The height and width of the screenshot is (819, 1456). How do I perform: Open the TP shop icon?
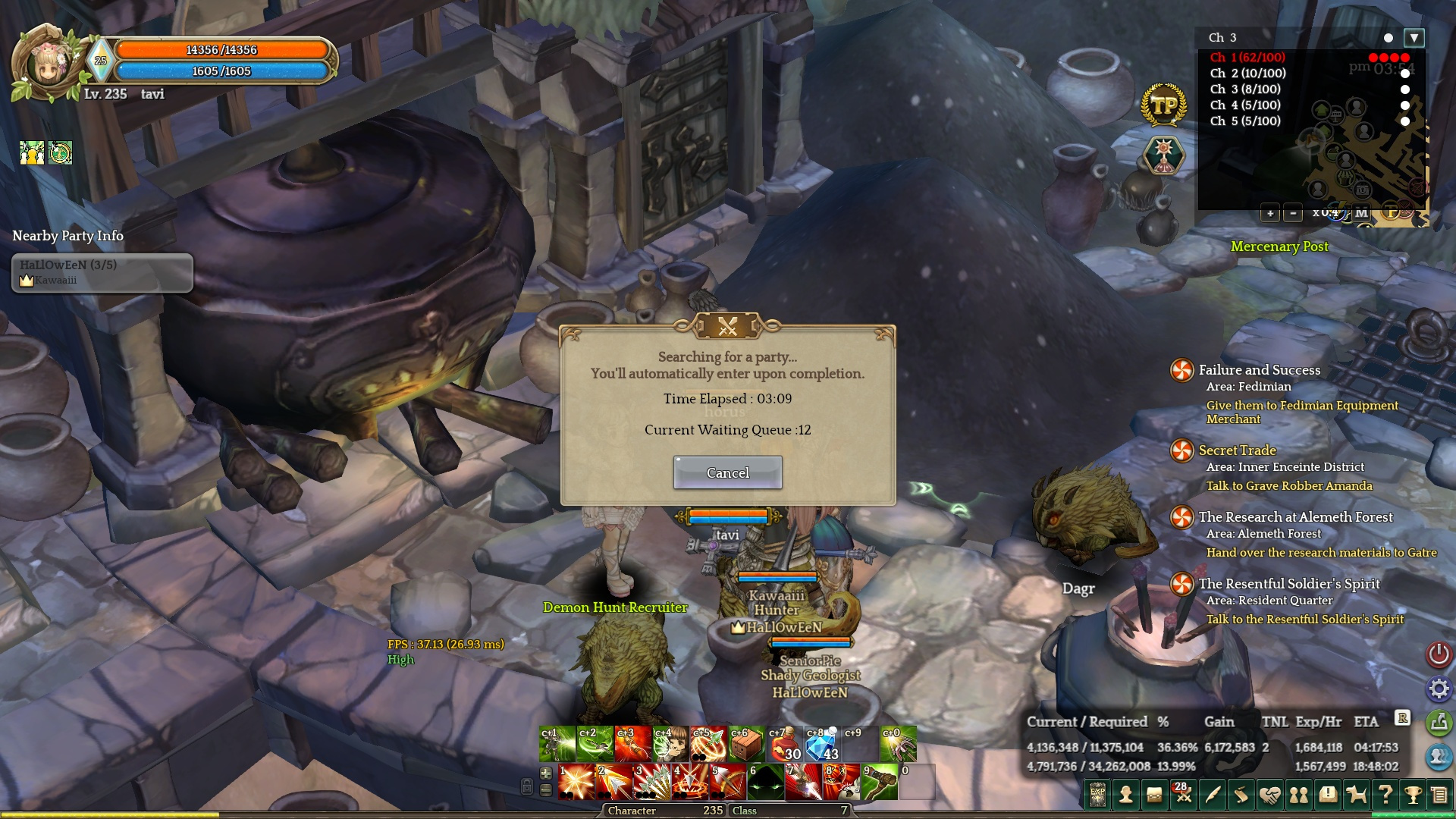[x=1163, y=105]
